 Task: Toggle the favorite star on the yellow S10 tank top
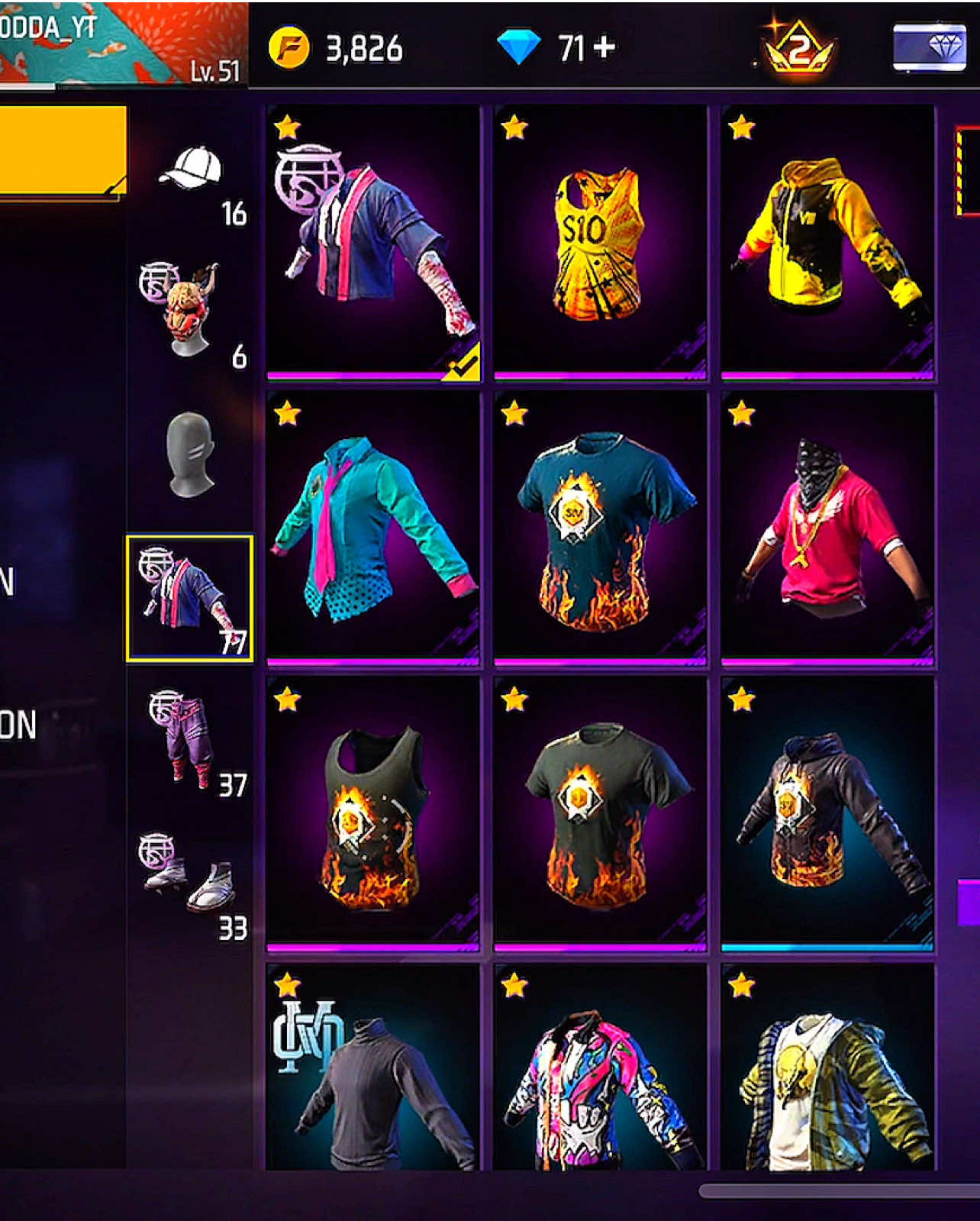(x=516, y=128)
